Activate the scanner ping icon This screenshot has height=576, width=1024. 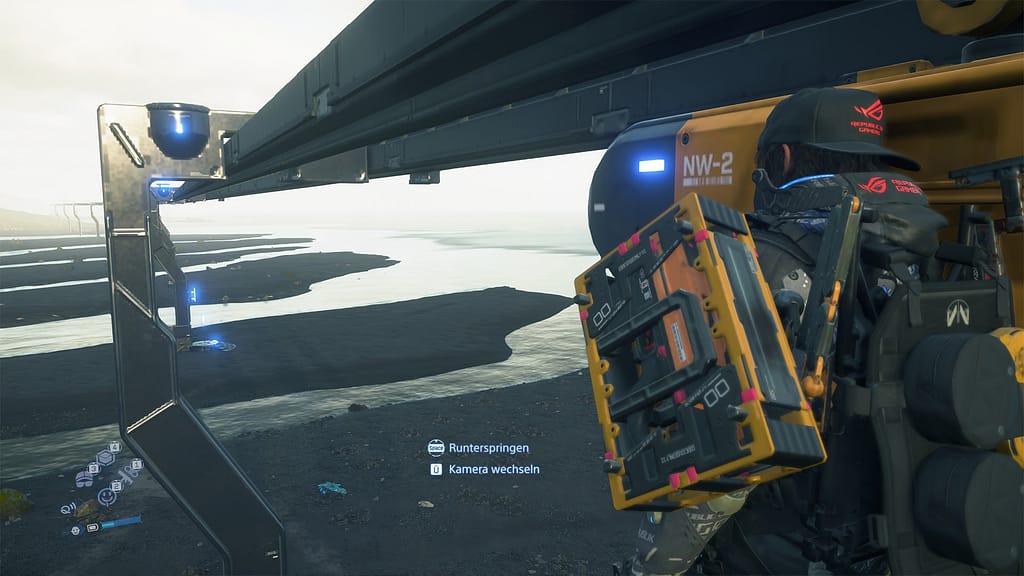[x=68, y=509]
